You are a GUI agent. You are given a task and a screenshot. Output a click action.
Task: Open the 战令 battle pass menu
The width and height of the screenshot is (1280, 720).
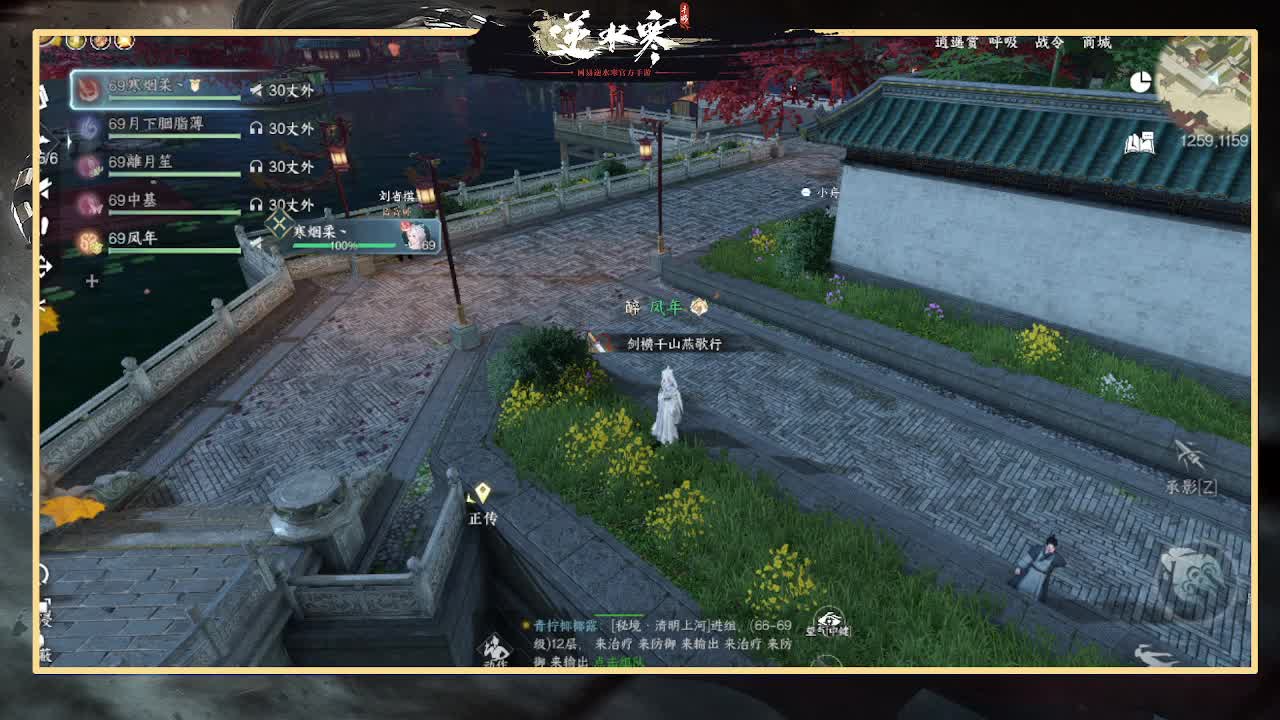(x=1050, y=42)
